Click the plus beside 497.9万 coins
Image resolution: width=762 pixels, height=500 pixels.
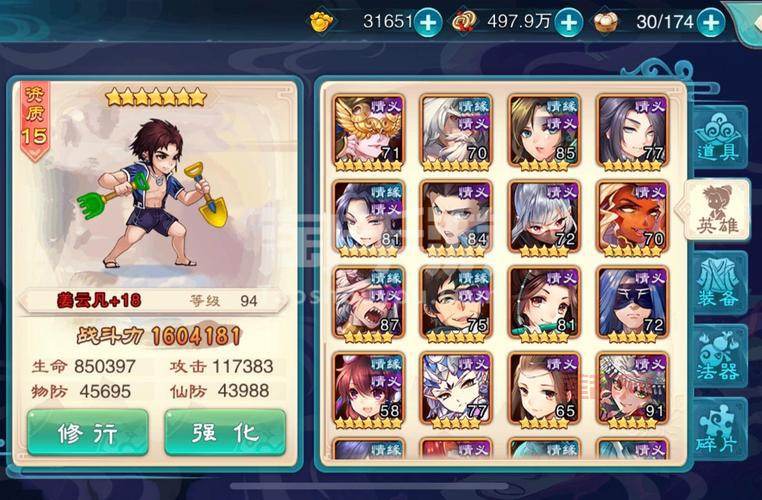pyautogui.click(x=568, y=21)
